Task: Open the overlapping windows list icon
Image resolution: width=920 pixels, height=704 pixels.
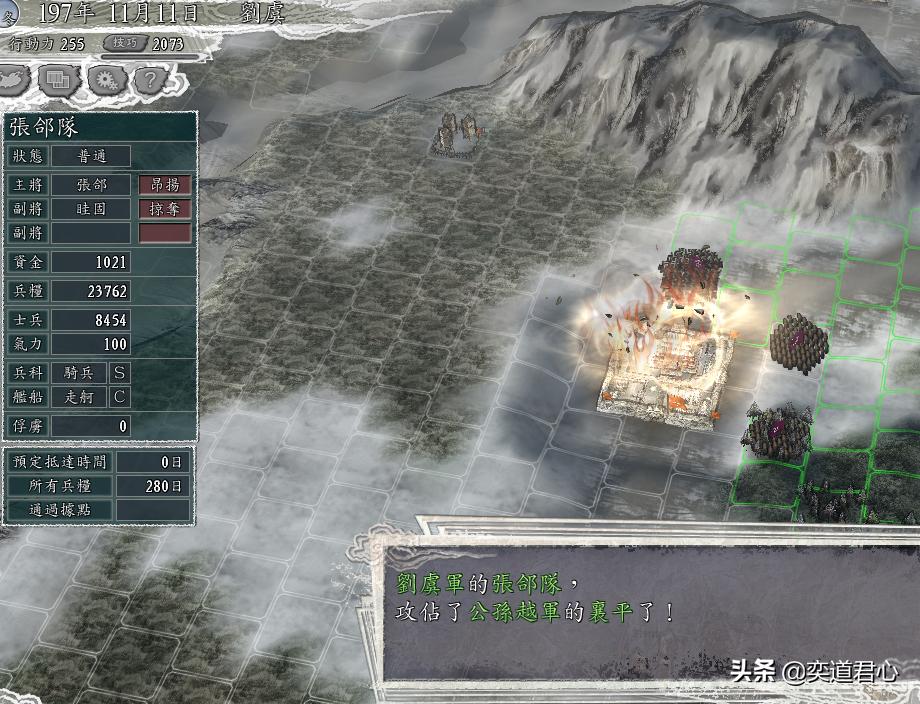Action: pyautogui.click(x=60, y=79)
